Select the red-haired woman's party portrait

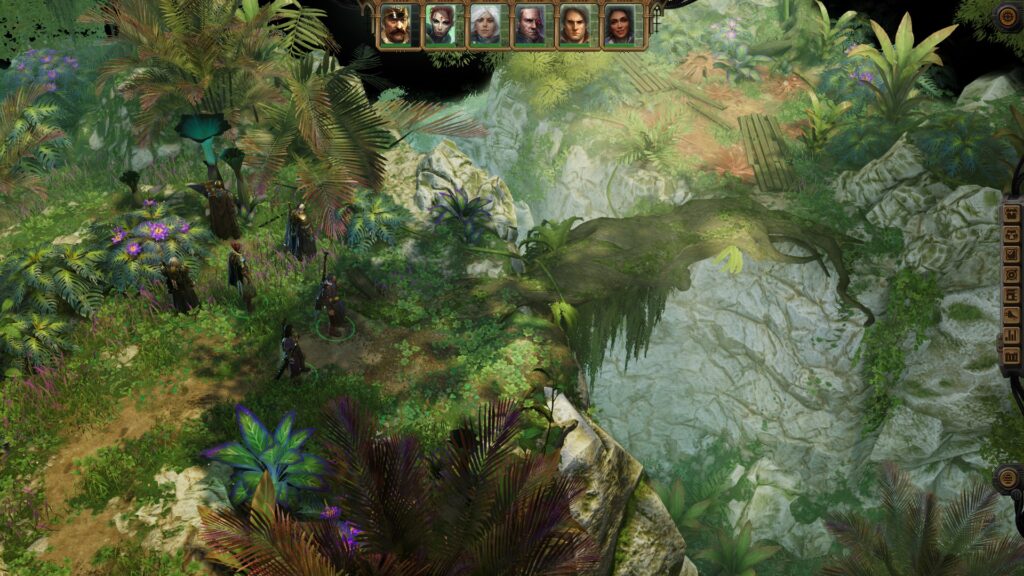(441, 25)
